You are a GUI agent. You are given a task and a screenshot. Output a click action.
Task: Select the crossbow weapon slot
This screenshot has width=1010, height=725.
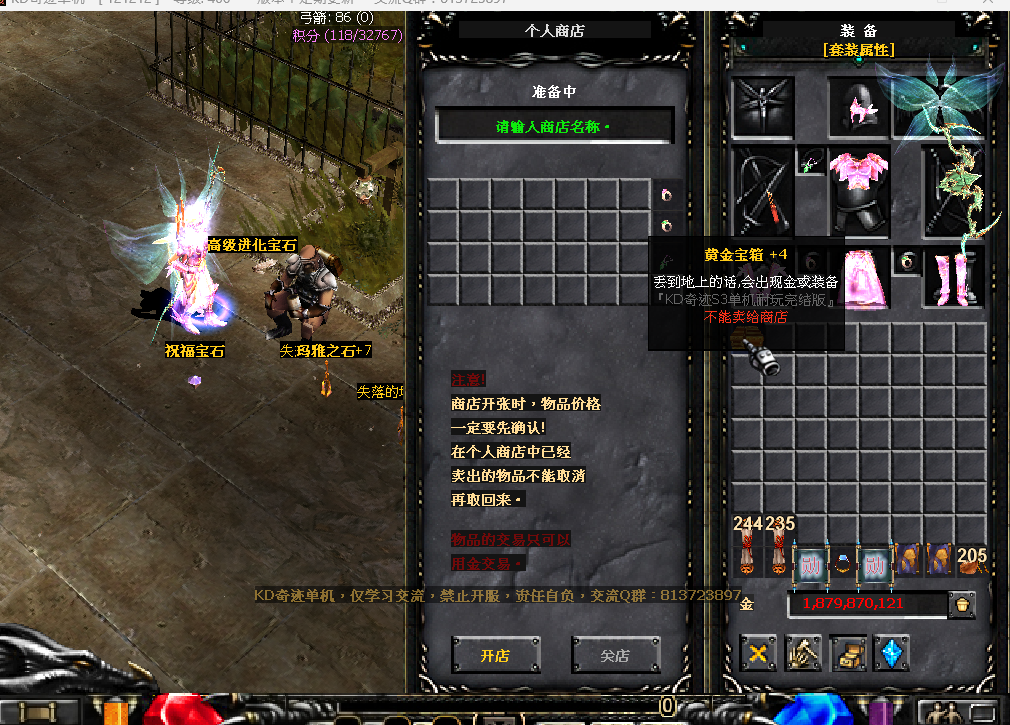pyautogui.click(x=763, y=190)
